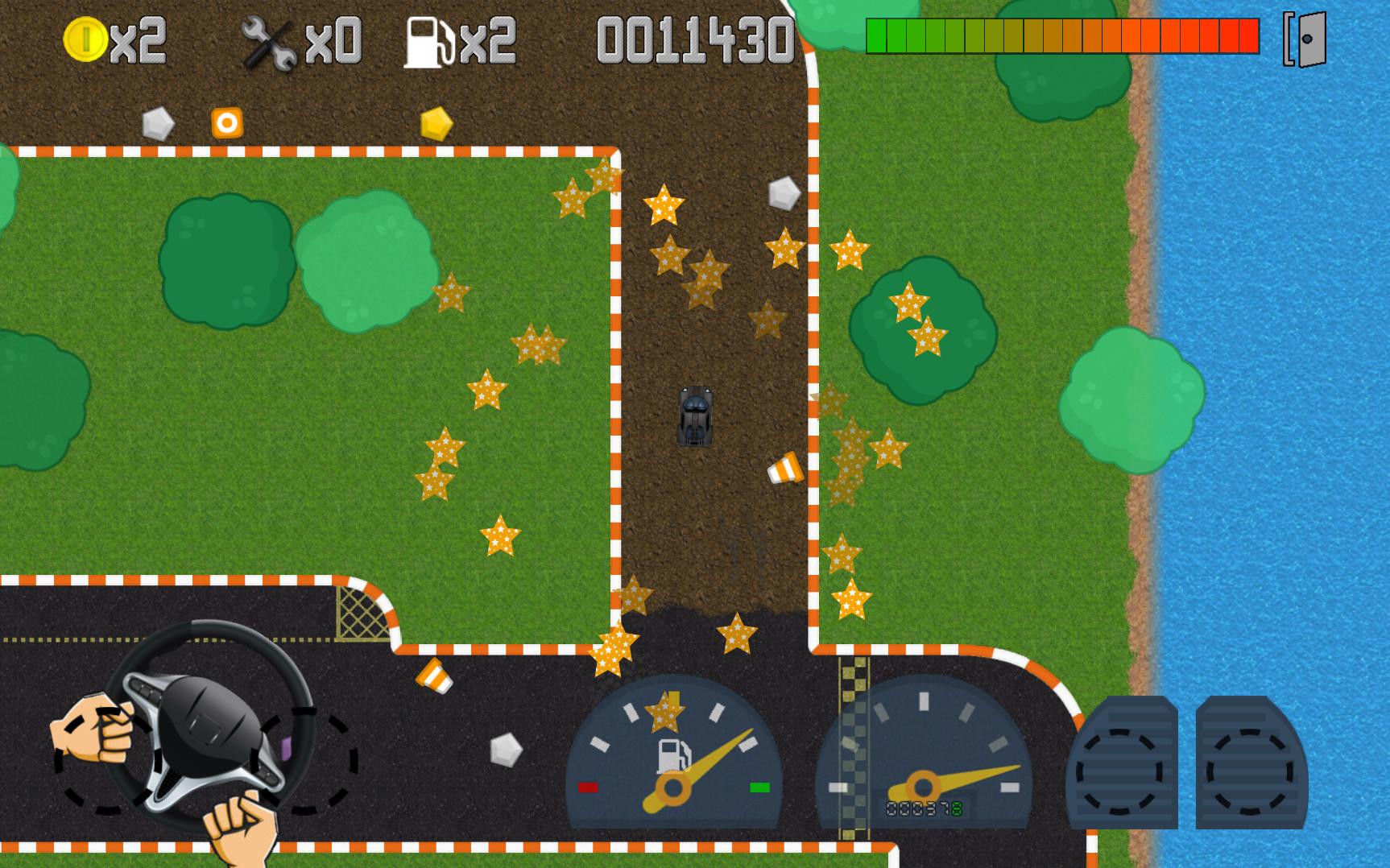
Task: Toggle the green full-tank indicator on the gauge
Action: [x=760, y=787]
